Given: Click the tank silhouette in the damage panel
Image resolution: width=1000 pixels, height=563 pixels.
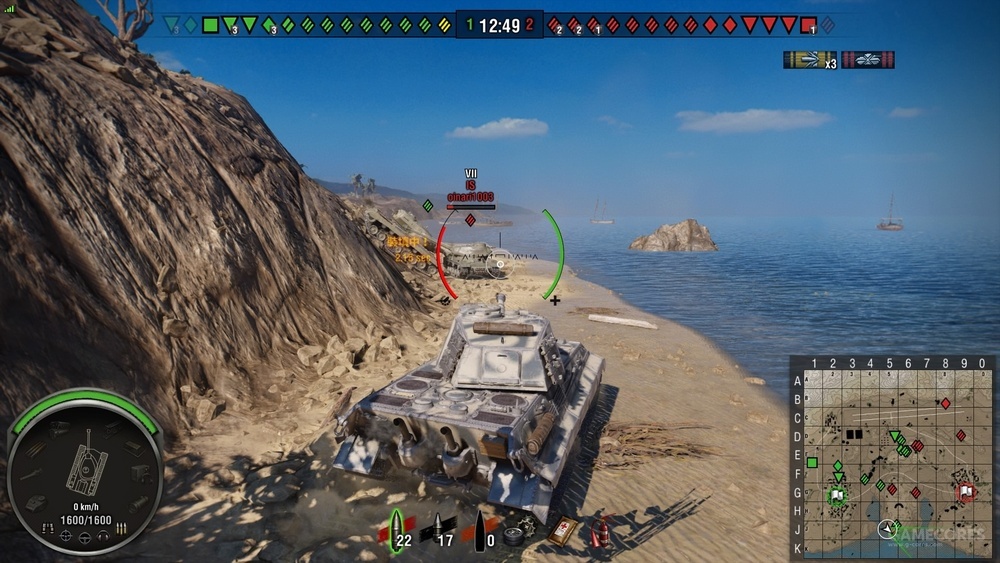Looking at the screenshot, I should pyautogui.click(x=86, y=463).
